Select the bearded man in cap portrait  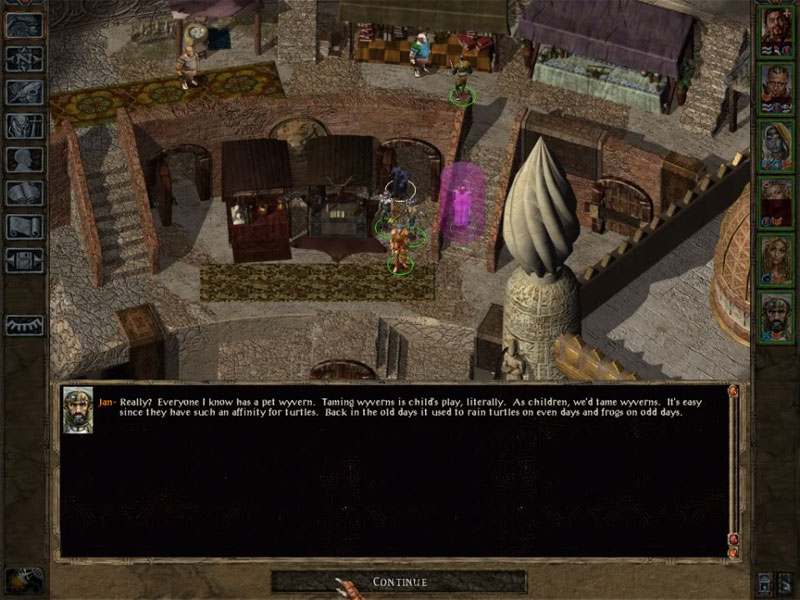click(776, 316)
